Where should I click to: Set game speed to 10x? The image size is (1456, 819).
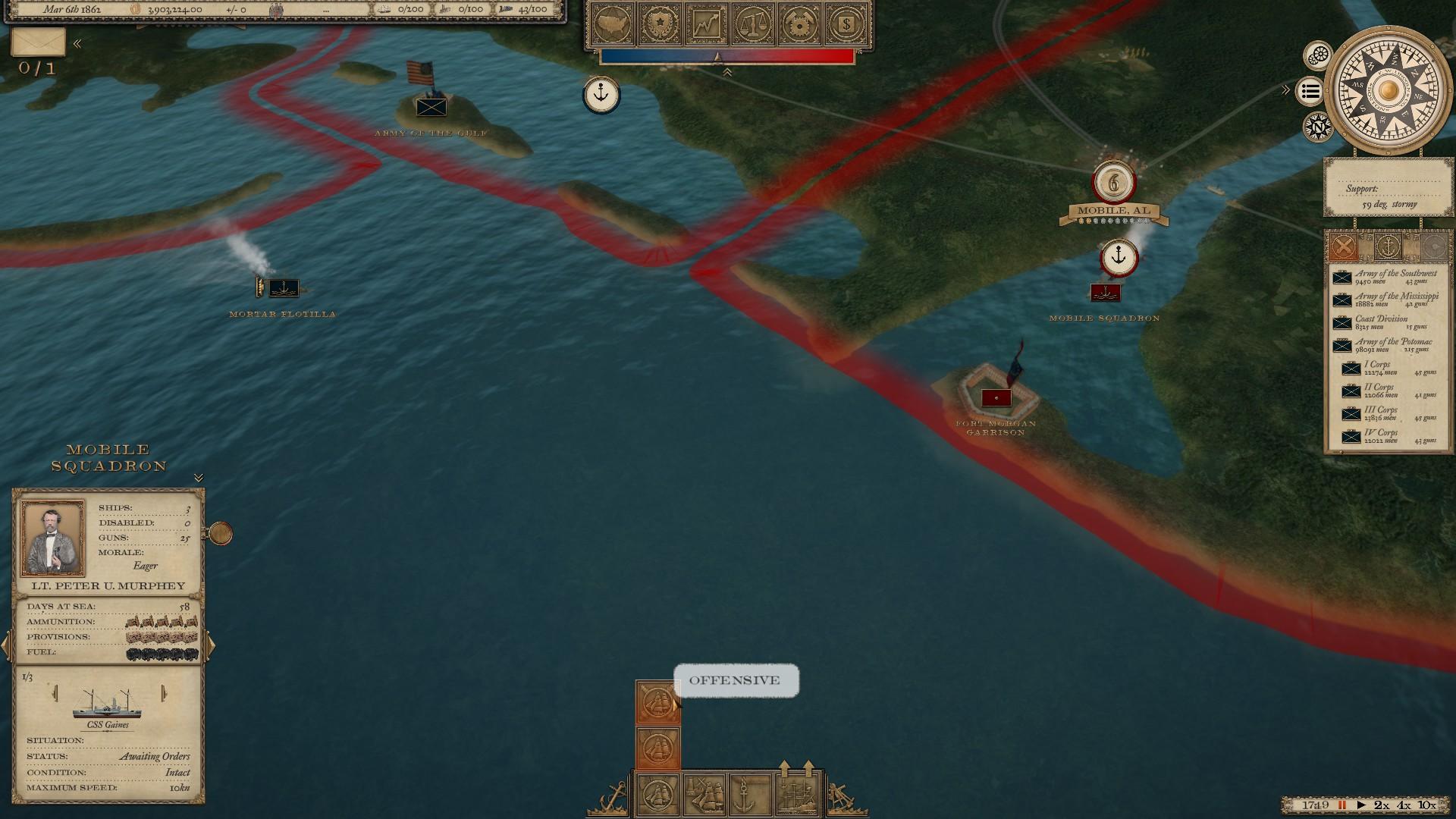click(1426, 805)
